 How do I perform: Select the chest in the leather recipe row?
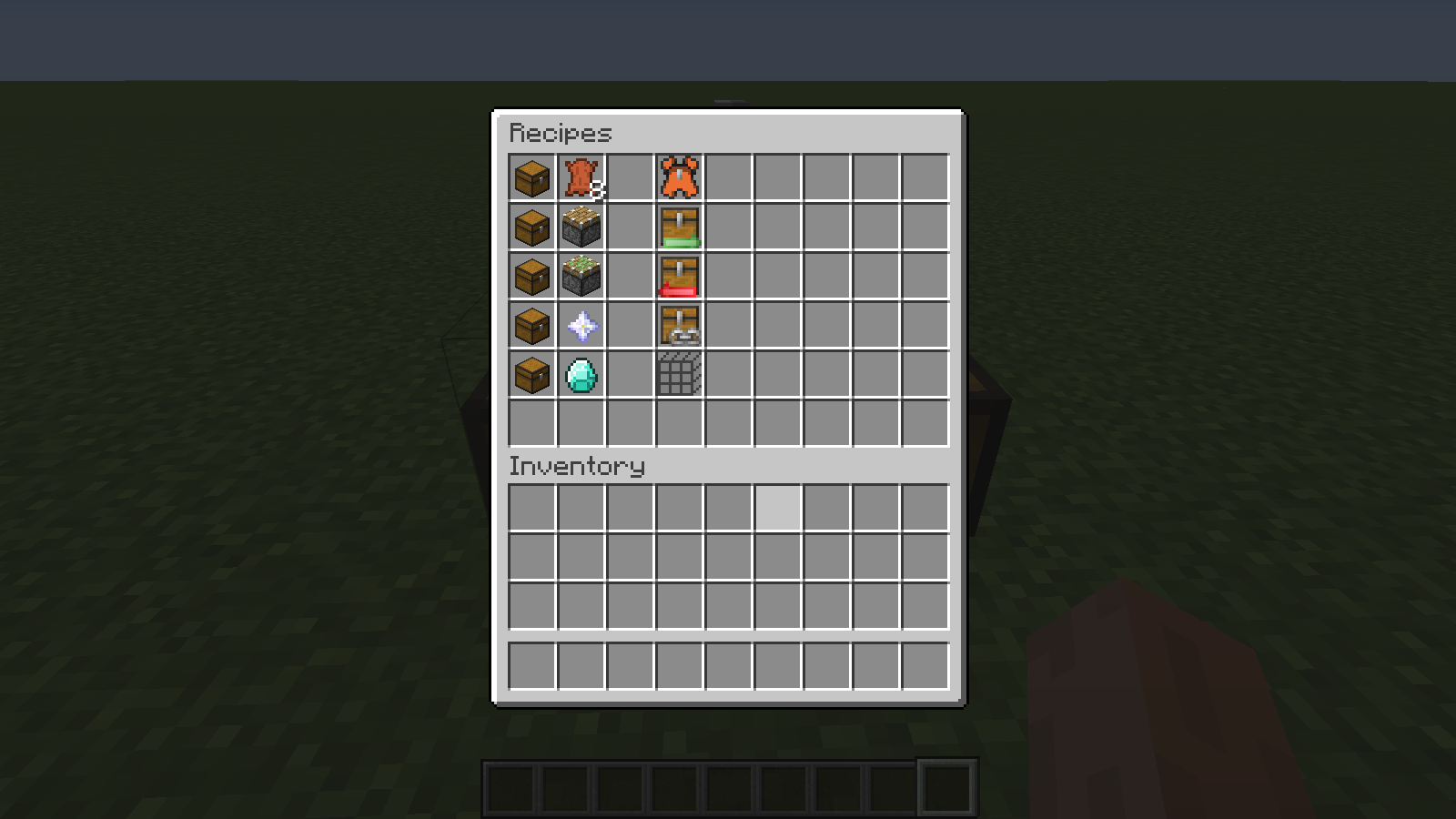[x=531, y=177]
